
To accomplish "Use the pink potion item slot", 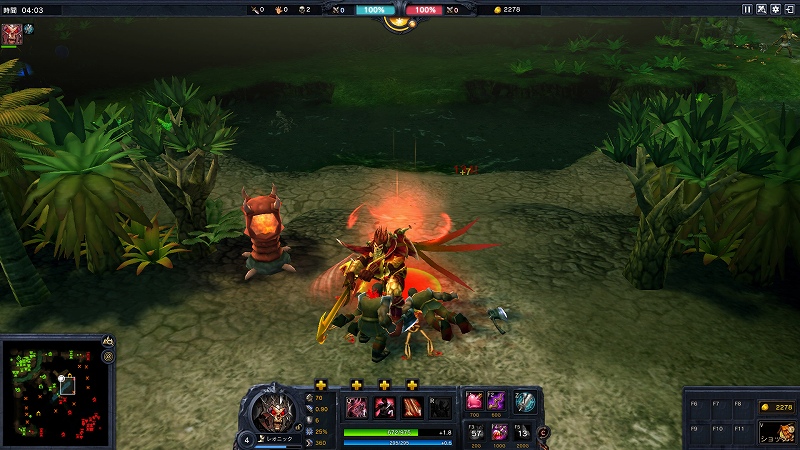I will point(474,401).
